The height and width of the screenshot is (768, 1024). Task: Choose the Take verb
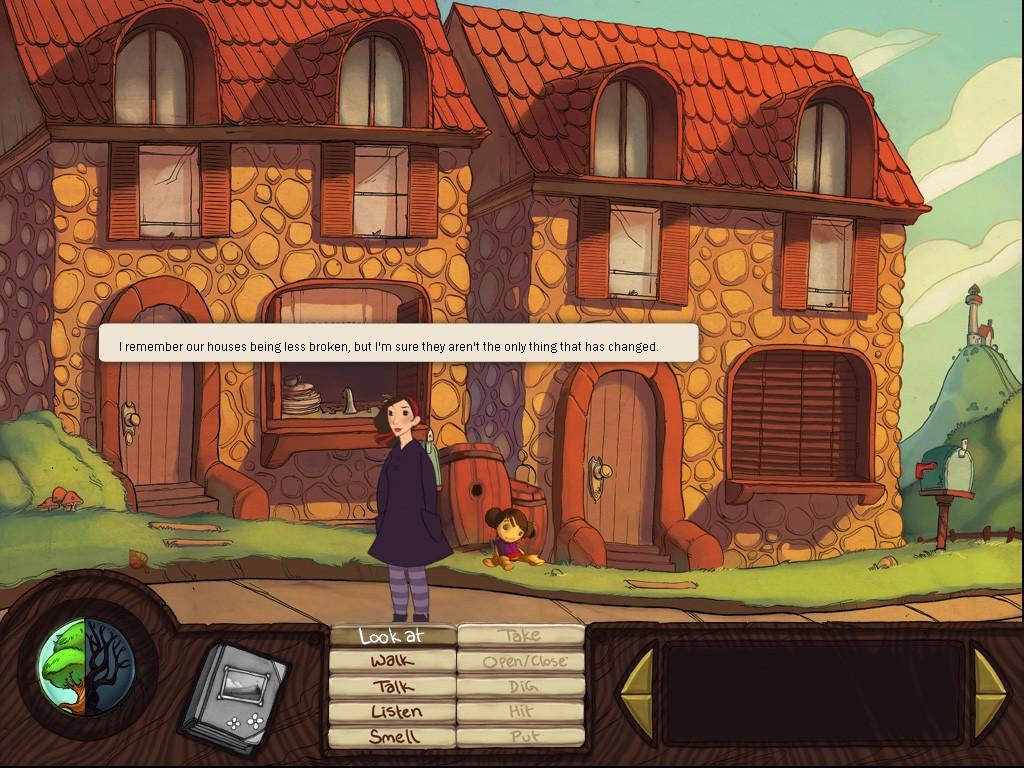point(521,635)
